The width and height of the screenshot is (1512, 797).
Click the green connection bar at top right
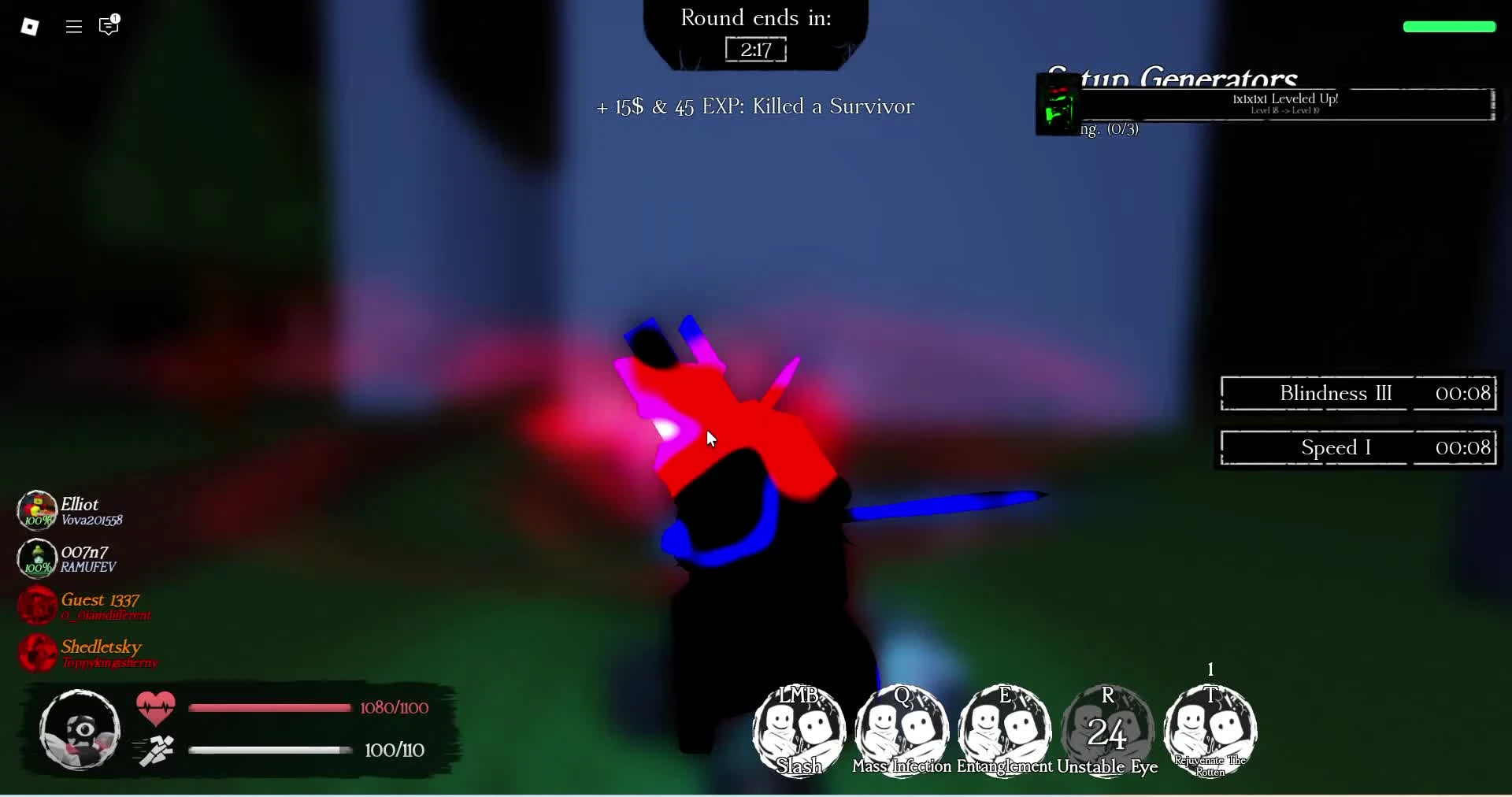point(1448,26)
